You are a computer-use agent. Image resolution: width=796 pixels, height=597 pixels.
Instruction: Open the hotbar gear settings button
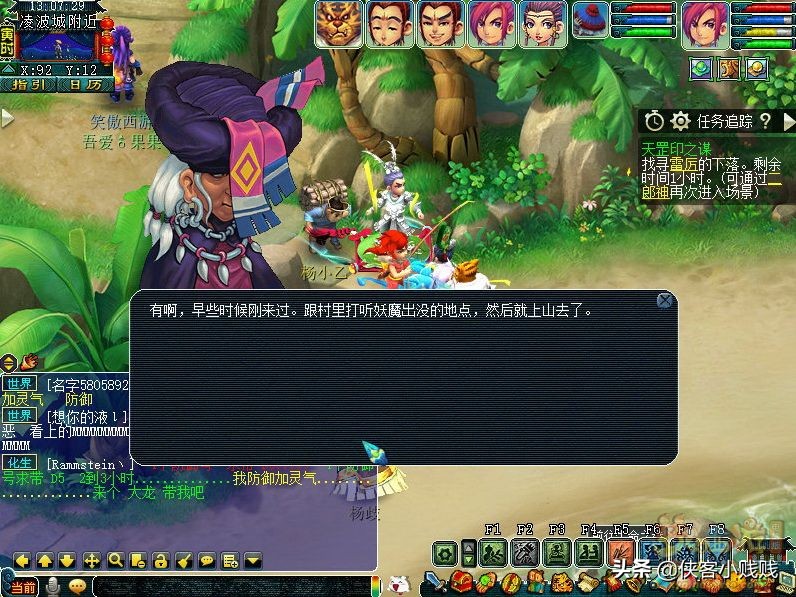click(445, 552)
